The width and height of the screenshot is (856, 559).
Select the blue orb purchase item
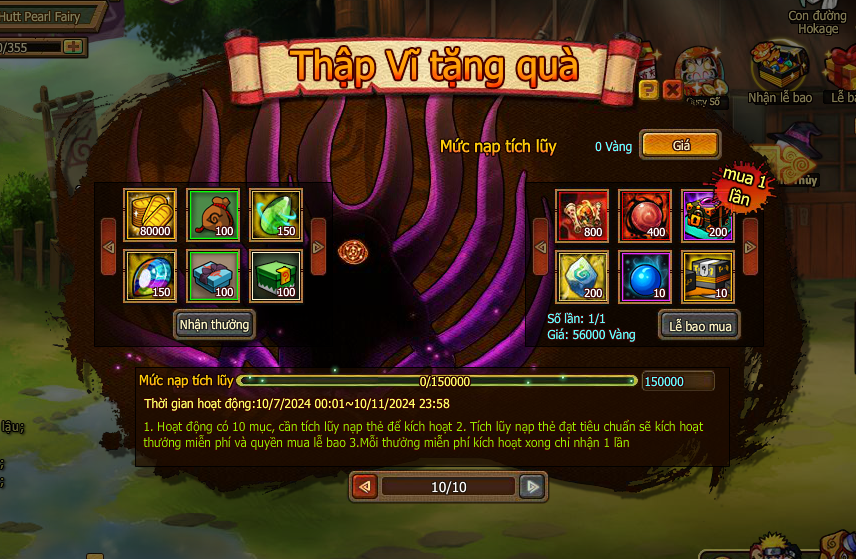tap(644, 276)
